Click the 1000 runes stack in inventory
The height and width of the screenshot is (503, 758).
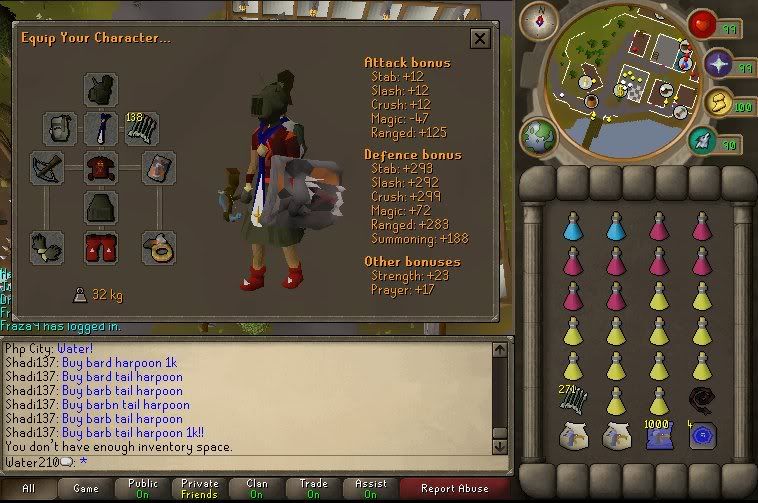(x=657, y=435)
